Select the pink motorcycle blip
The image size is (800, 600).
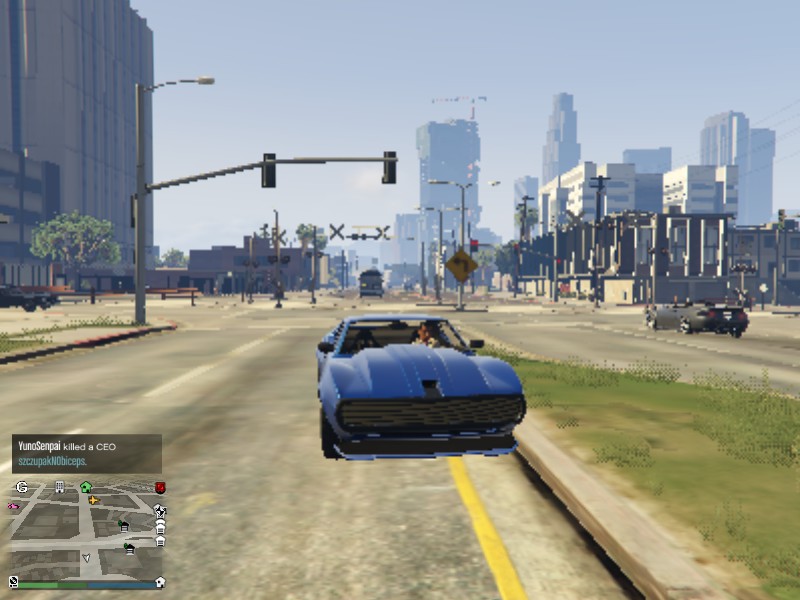point(14,507)
